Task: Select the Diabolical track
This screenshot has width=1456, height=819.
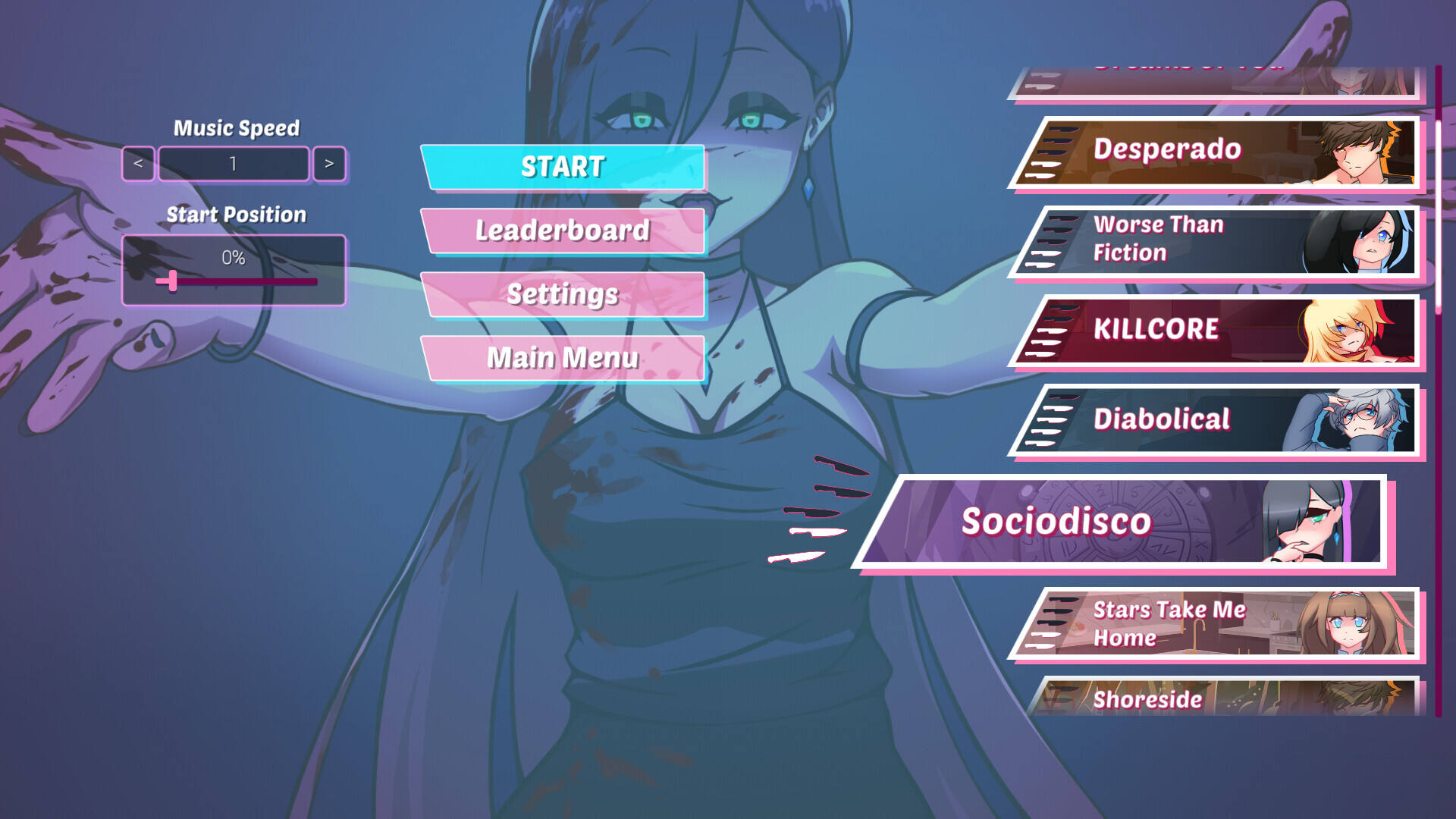Action: 1213,420
